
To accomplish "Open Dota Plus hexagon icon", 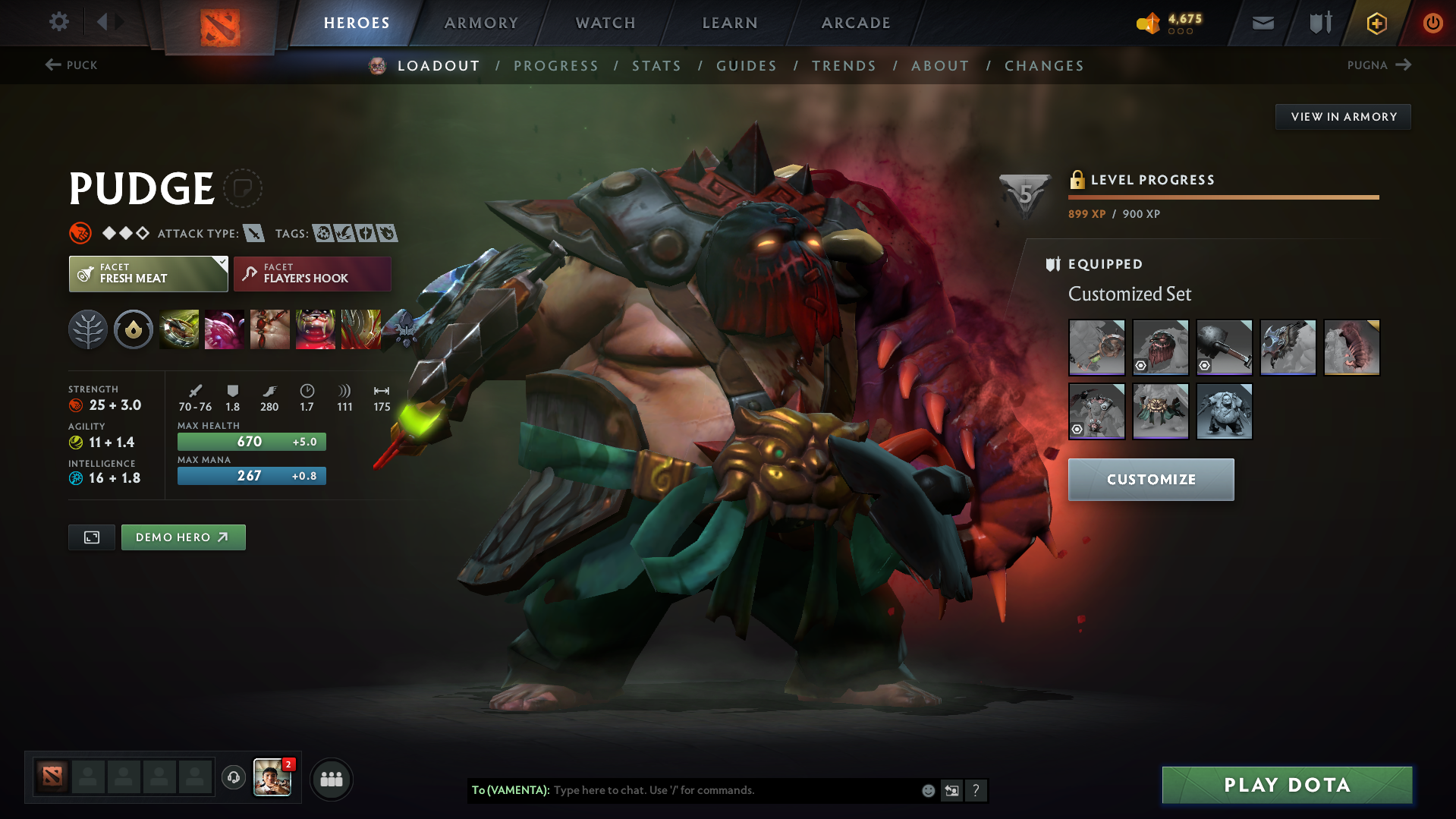I will 1376,23.
